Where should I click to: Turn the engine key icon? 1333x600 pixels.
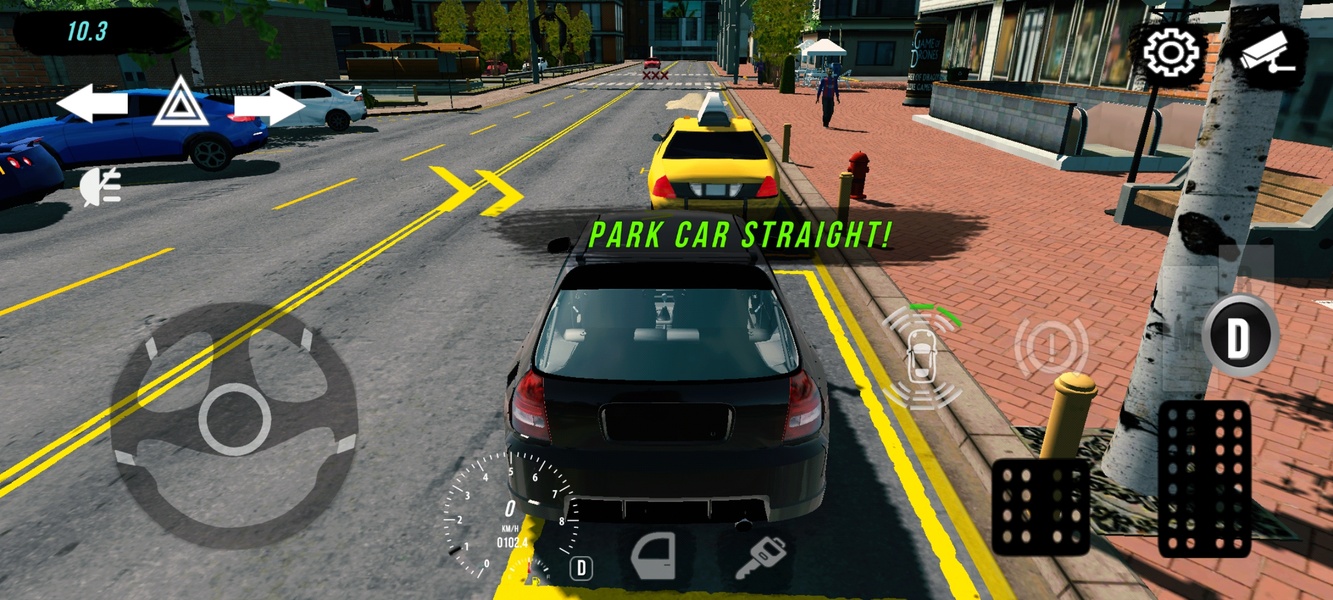click(x=760, y=558)
